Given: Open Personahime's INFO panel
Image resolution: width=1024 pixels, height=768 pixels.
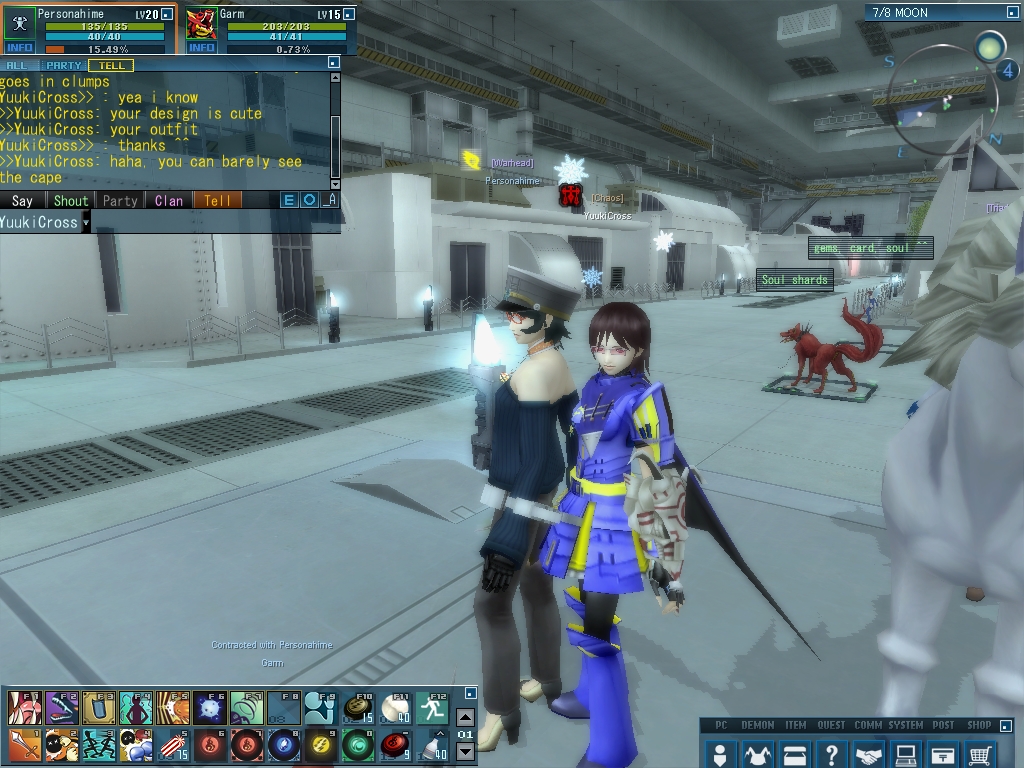Looking at the screenshot, I should [19, 48].
